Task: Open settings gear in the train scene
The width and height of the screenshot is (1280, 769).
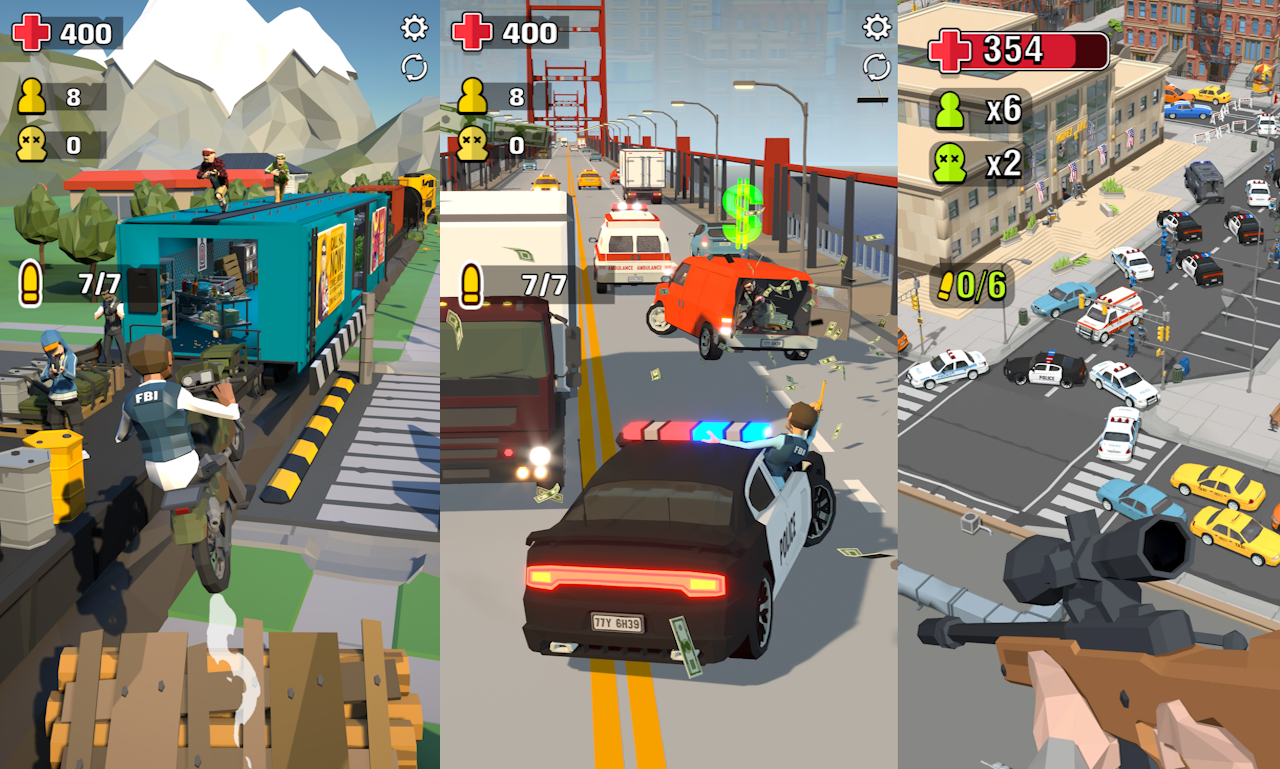Action: pos(414,28)
